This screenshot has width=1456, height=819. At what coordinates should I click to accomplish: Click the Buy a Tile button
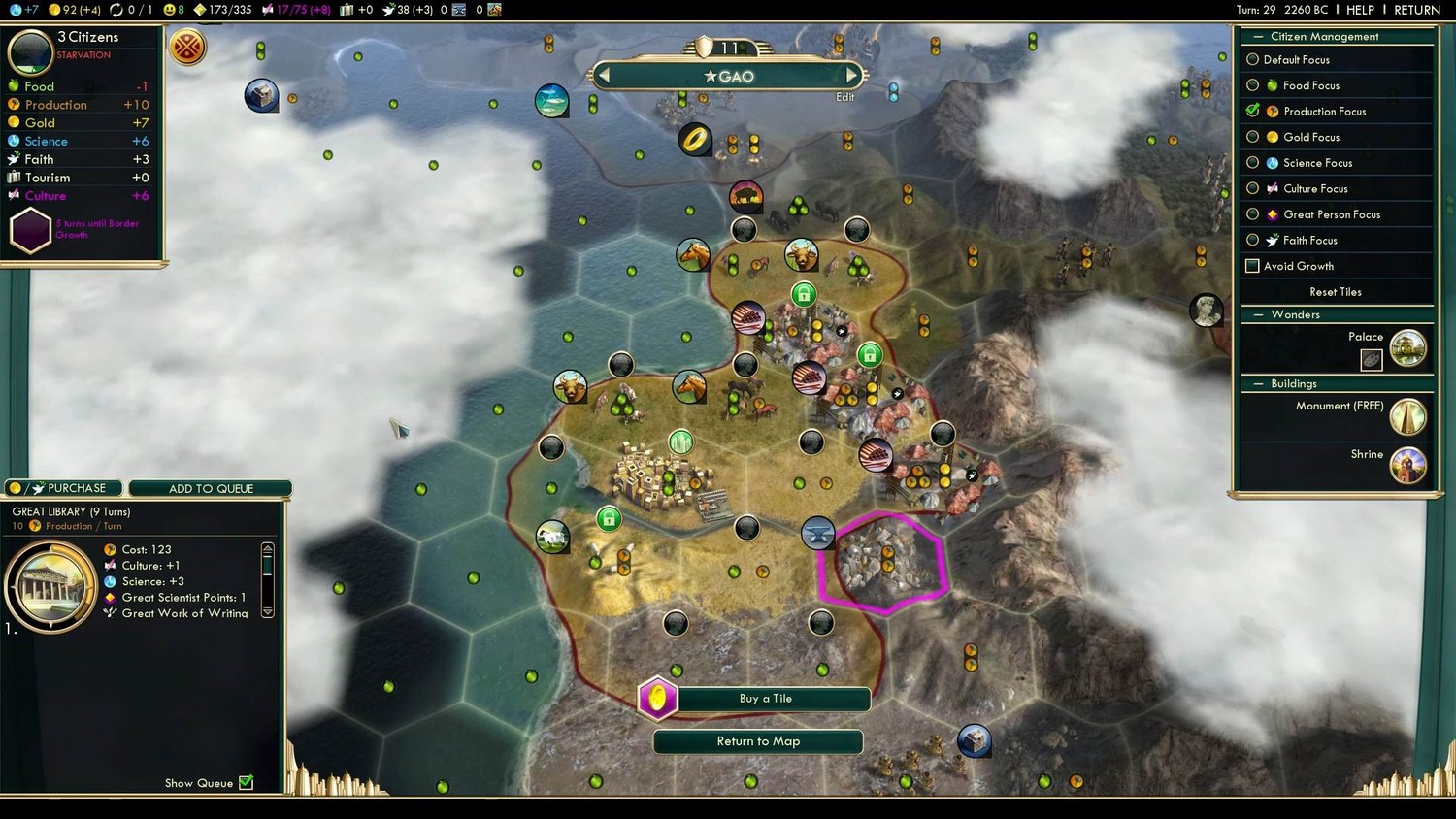(765, 699)
